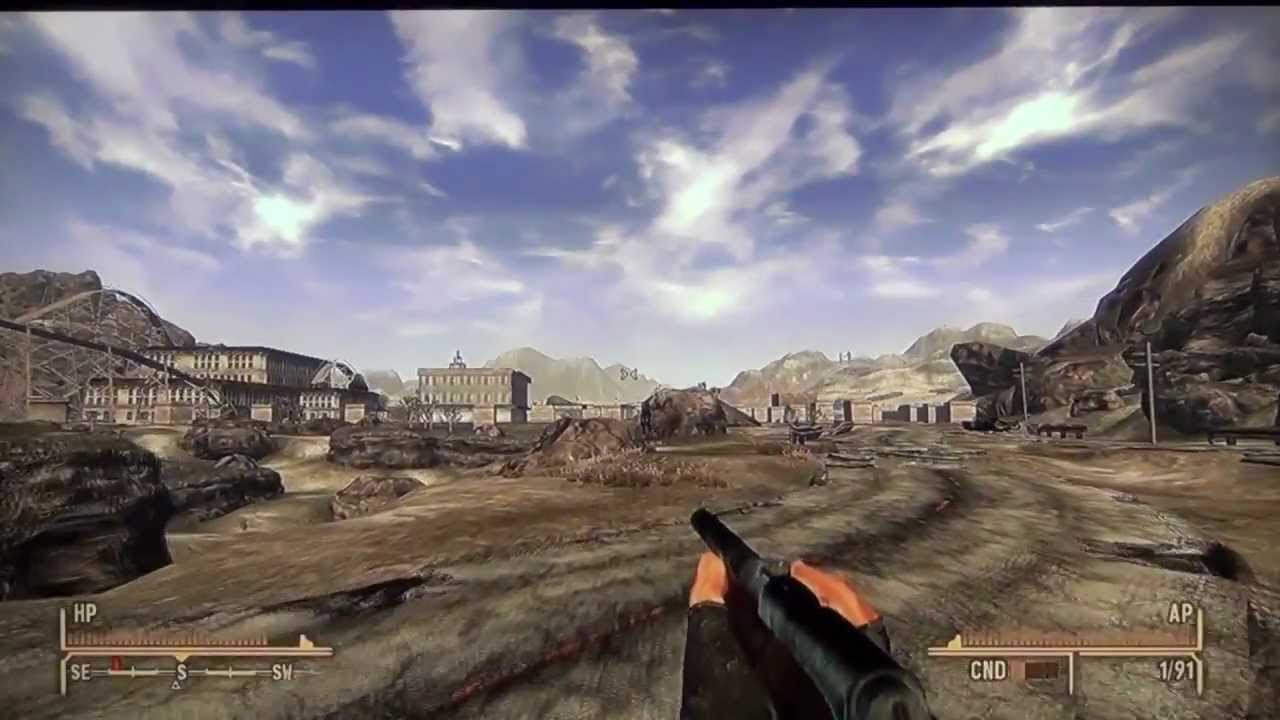Click the S heading indicator on the compass

tap(181, 672)
